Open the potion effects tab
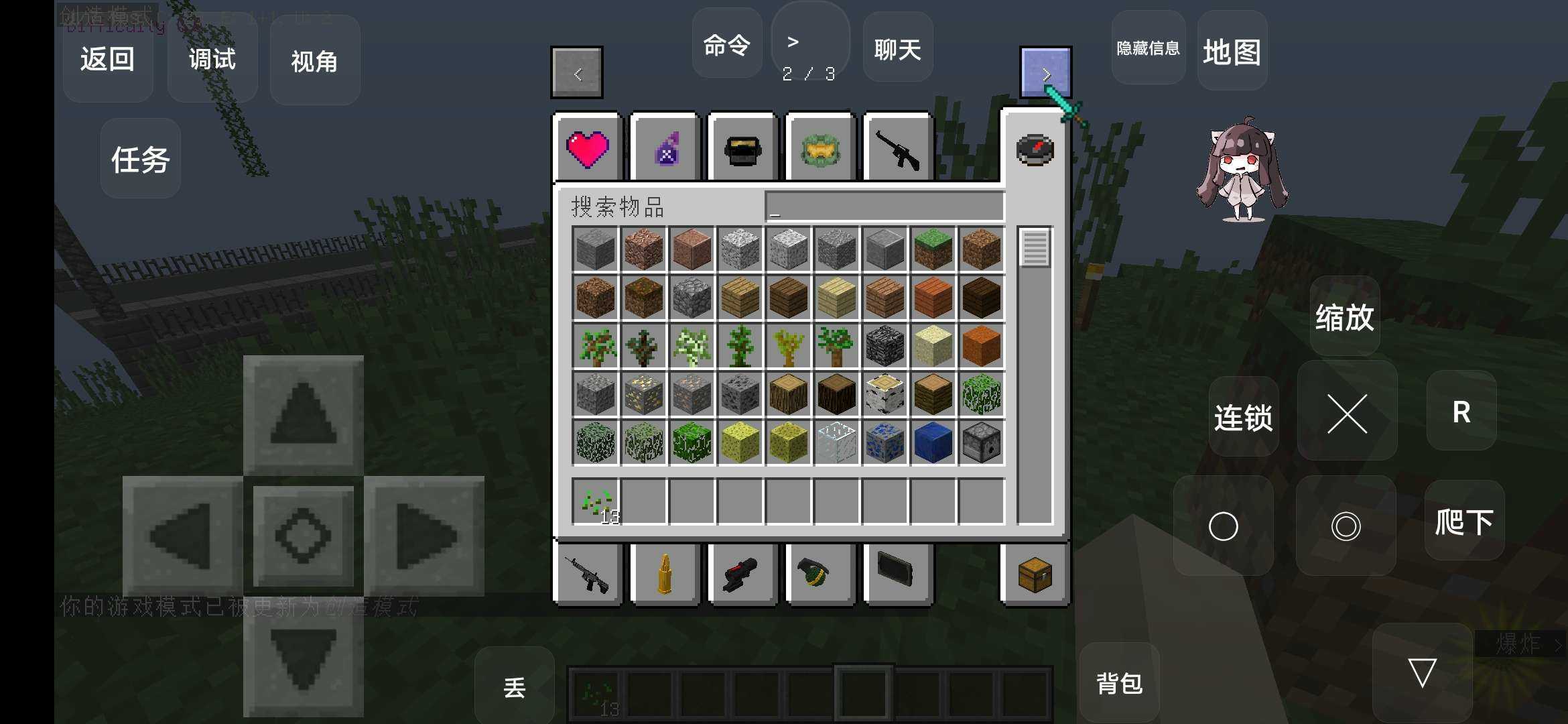Viewport: 1568px width, 724px height. (665, 148)
